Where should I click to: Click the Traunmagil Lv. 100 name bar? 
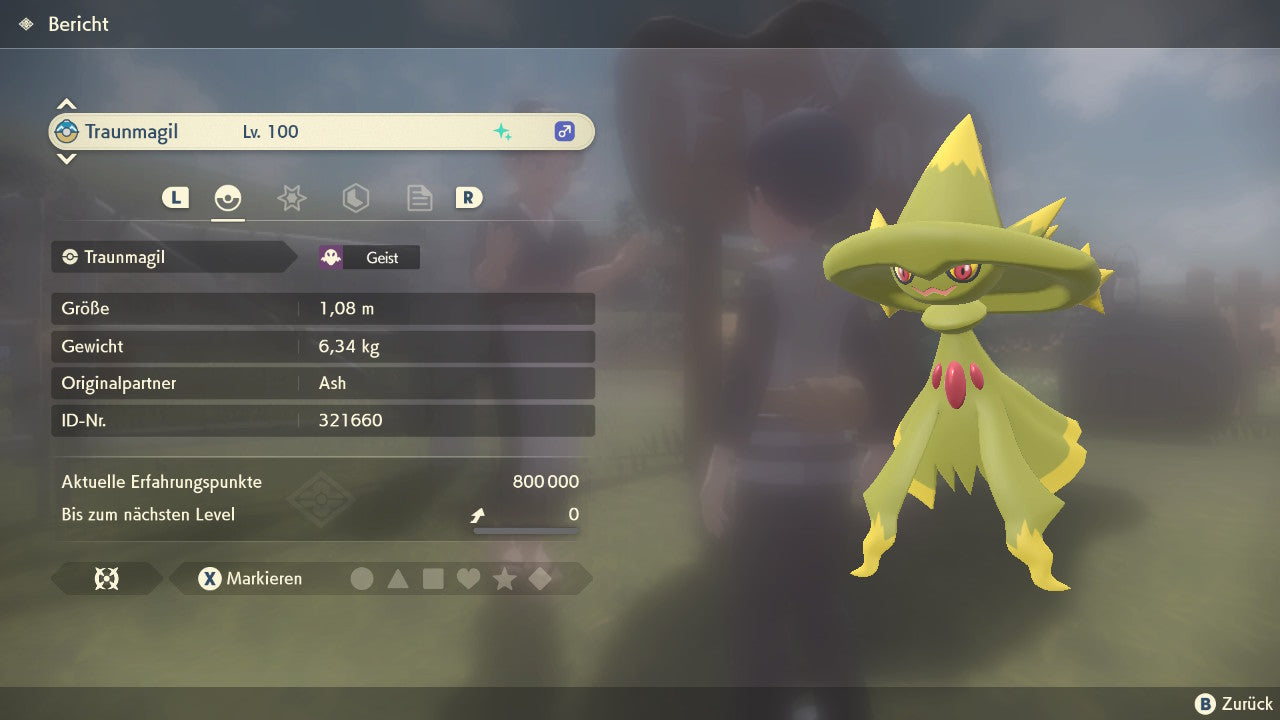321,131
